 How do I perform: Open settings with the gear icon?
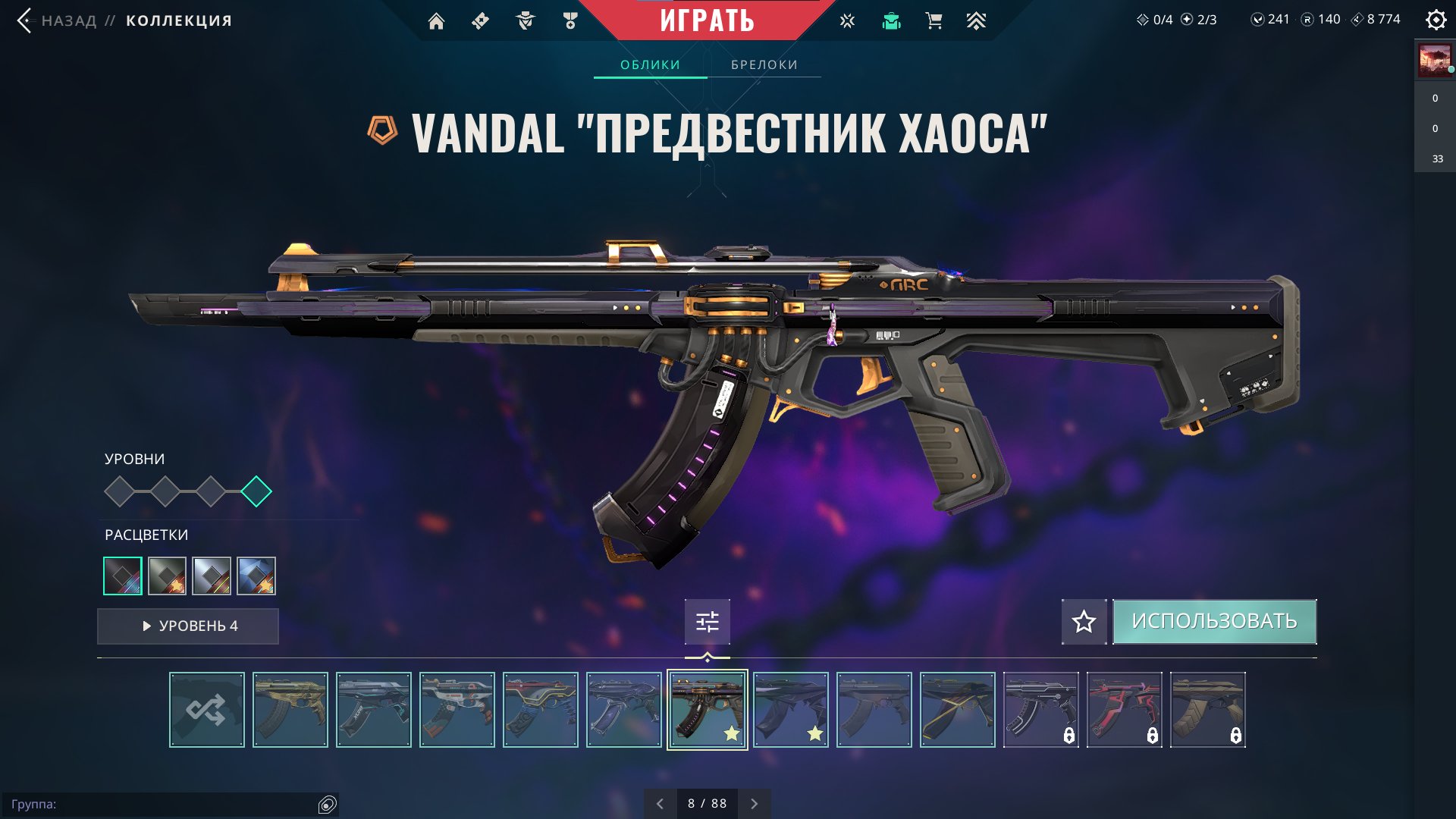[1436, 20]
